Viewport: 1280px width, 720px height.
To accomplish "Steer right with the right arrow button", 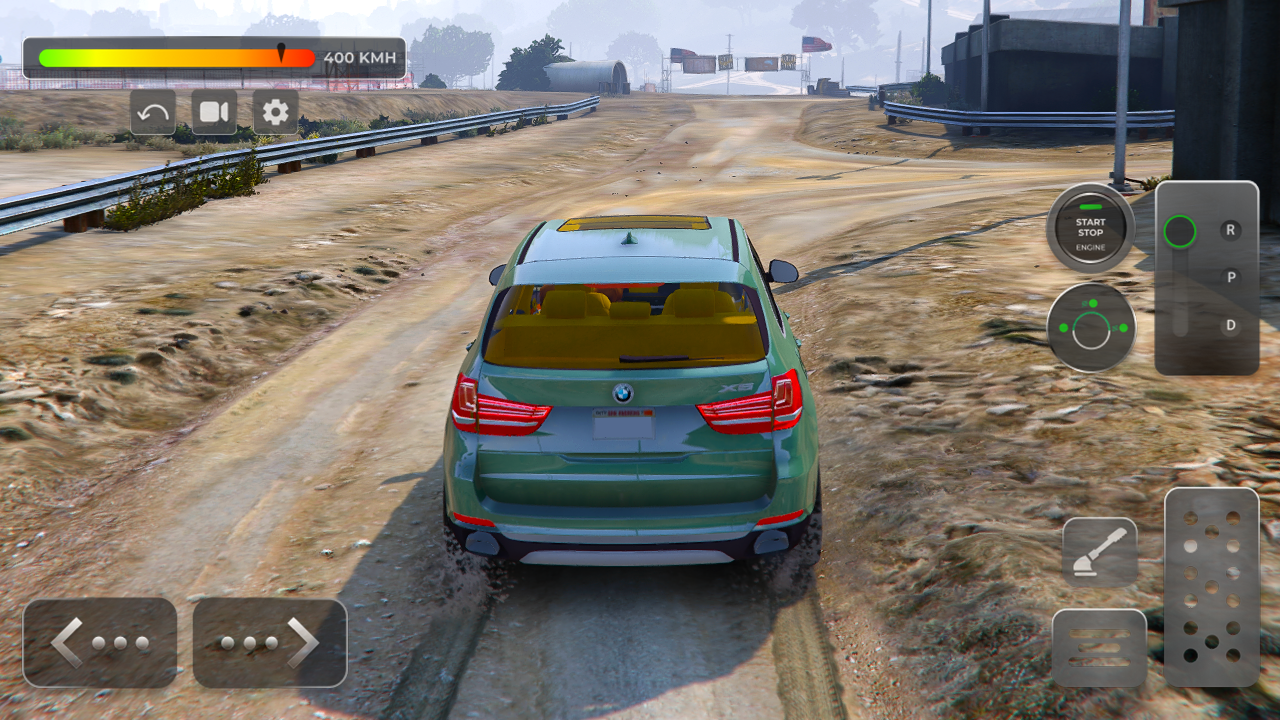I will [270, 643].
